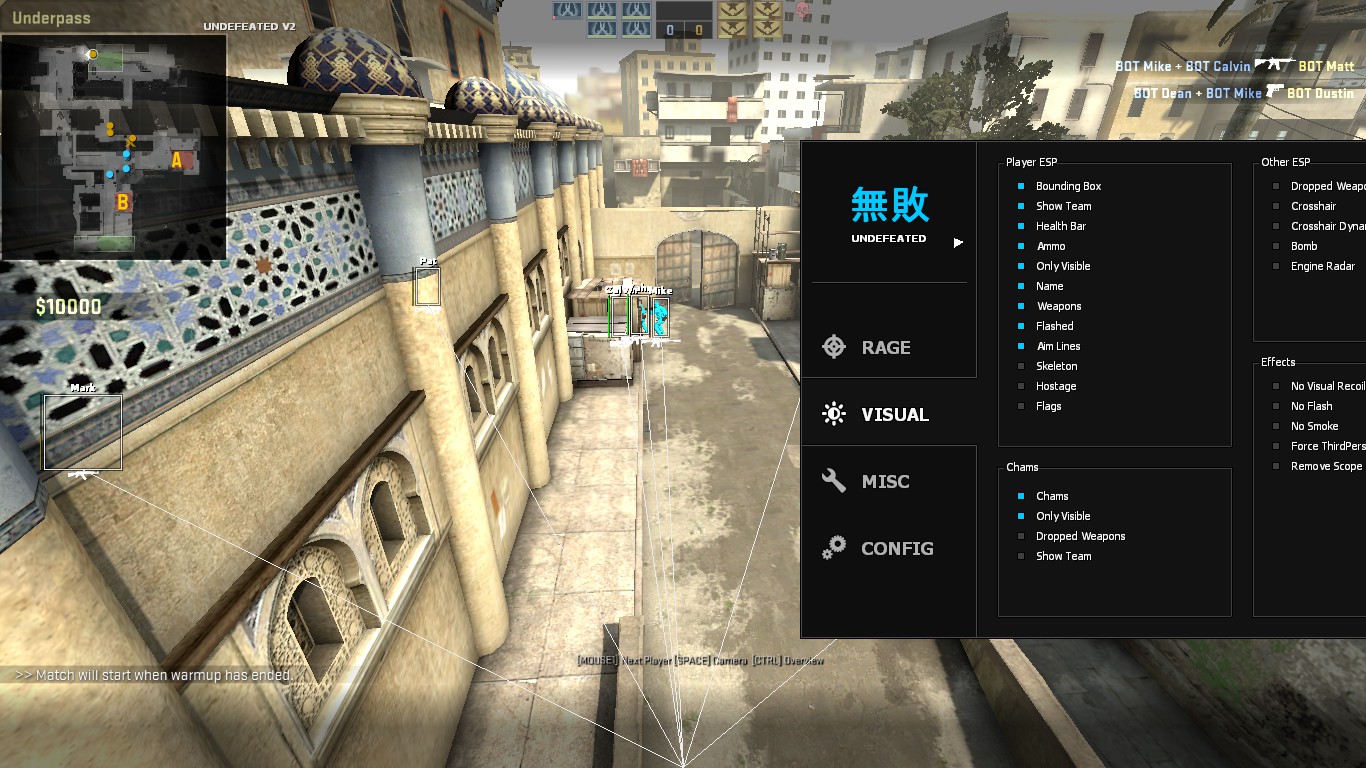
Task: Check the Engine Radar option
Action: (x=1276, y=266)
